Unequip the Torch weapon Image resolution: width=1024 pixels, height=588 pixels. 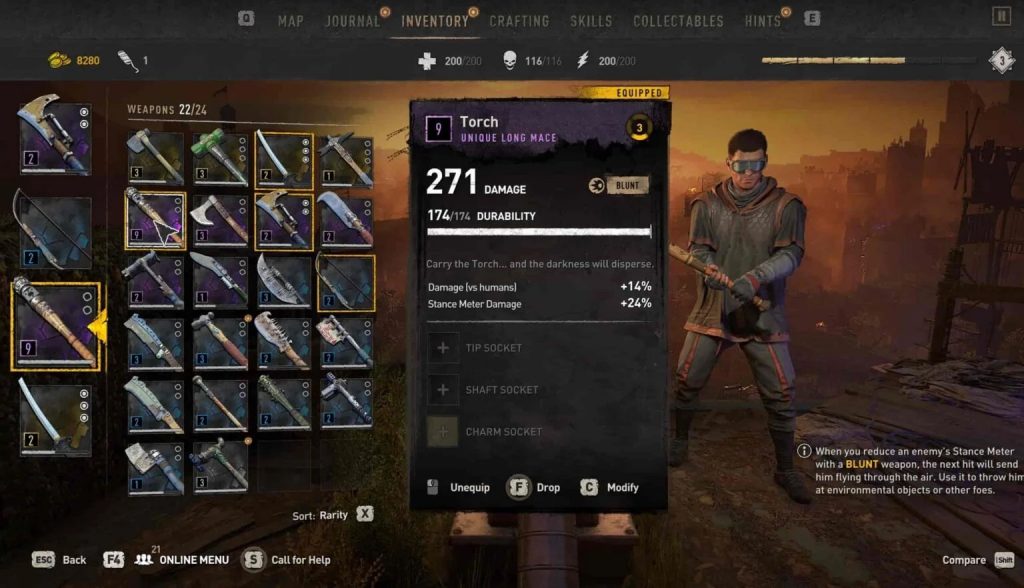(x=460, y=488)
